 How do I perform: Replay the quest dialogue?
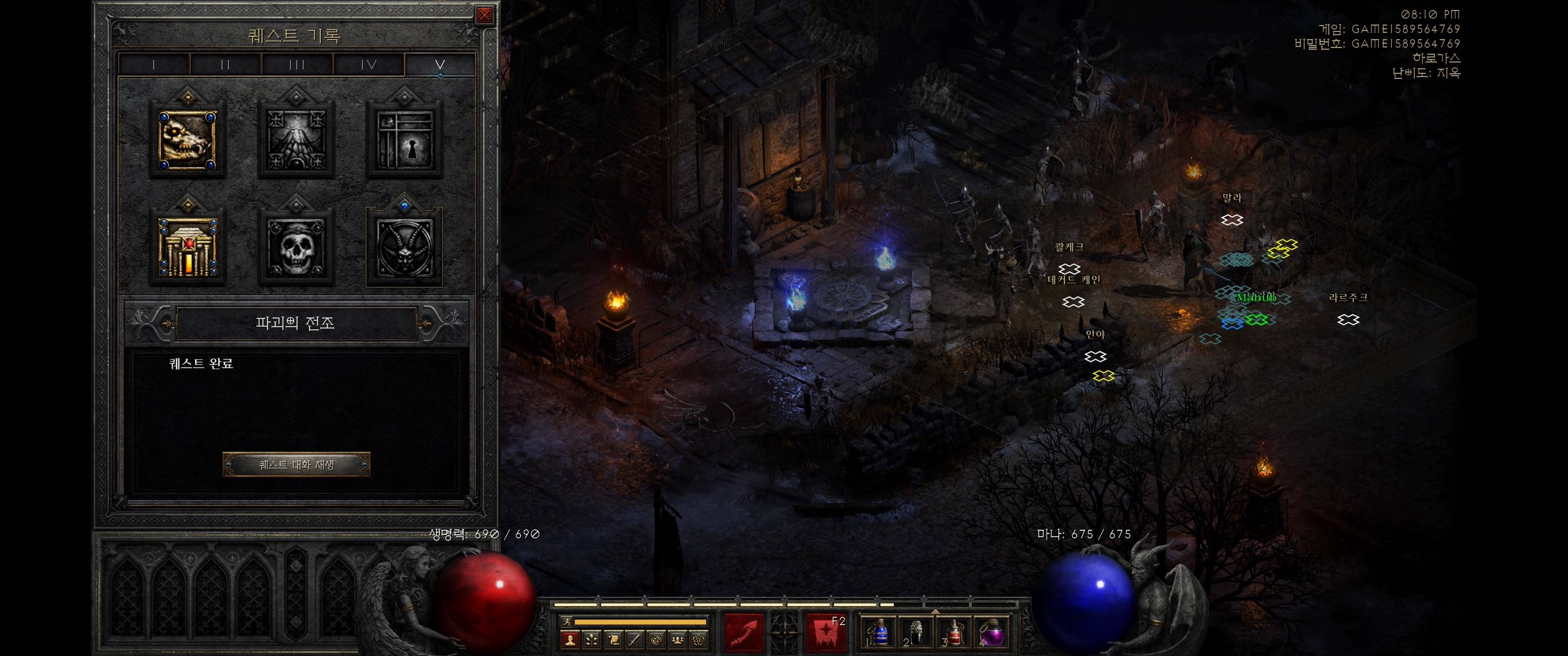click(297, 465)
